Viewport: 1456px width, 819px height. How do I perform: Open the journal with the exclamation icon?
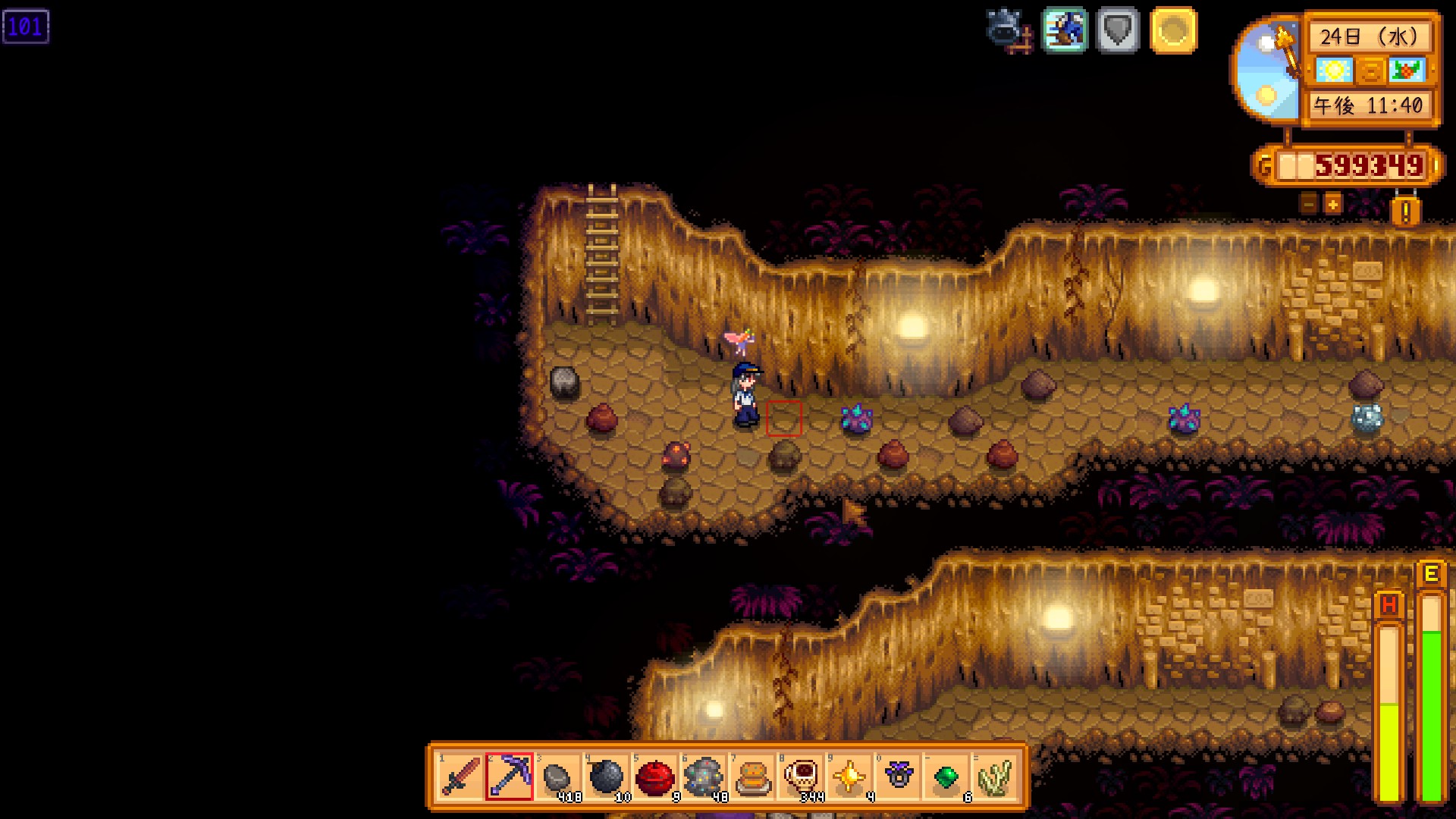(x=1405, y=212)
